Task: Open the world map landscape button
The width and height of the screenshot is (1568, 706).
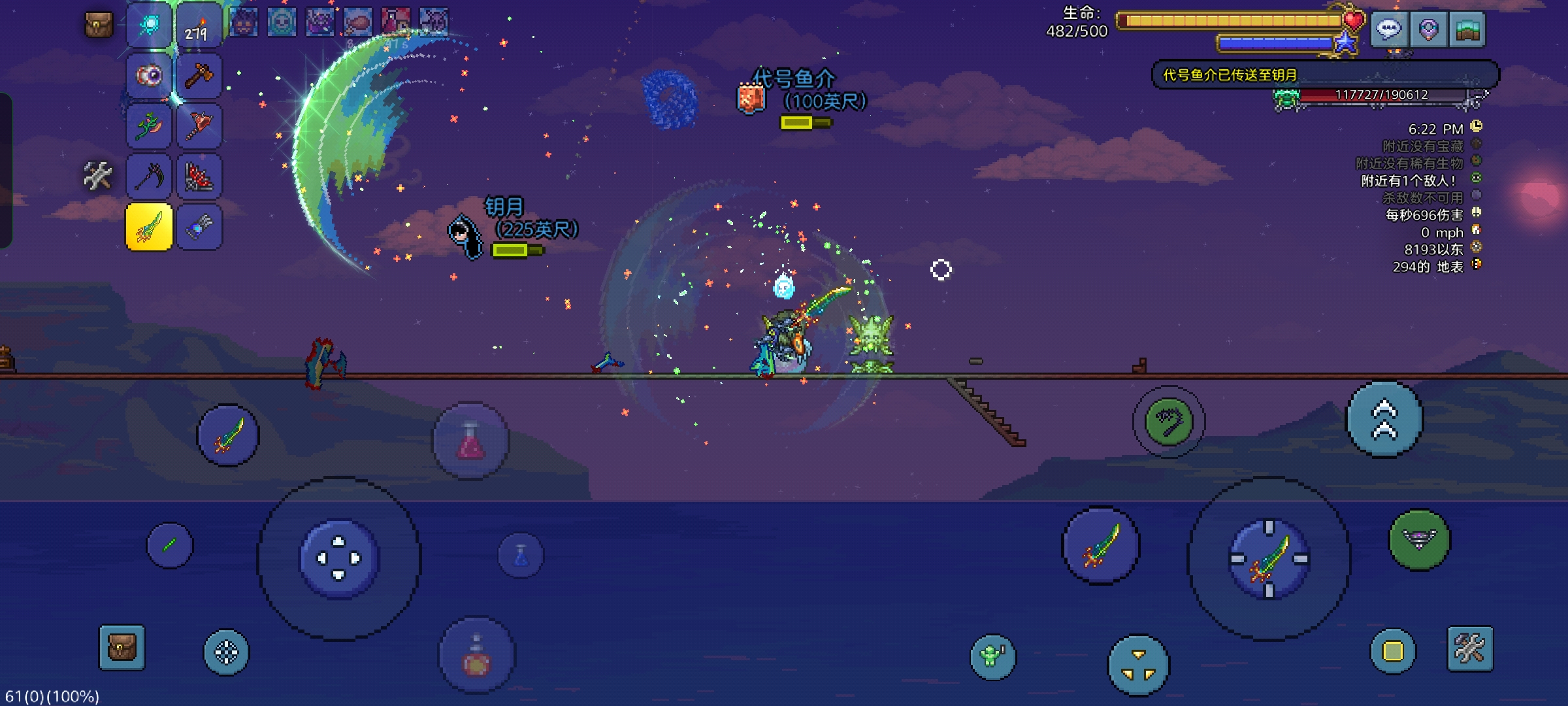Action: click(1467, 29)
